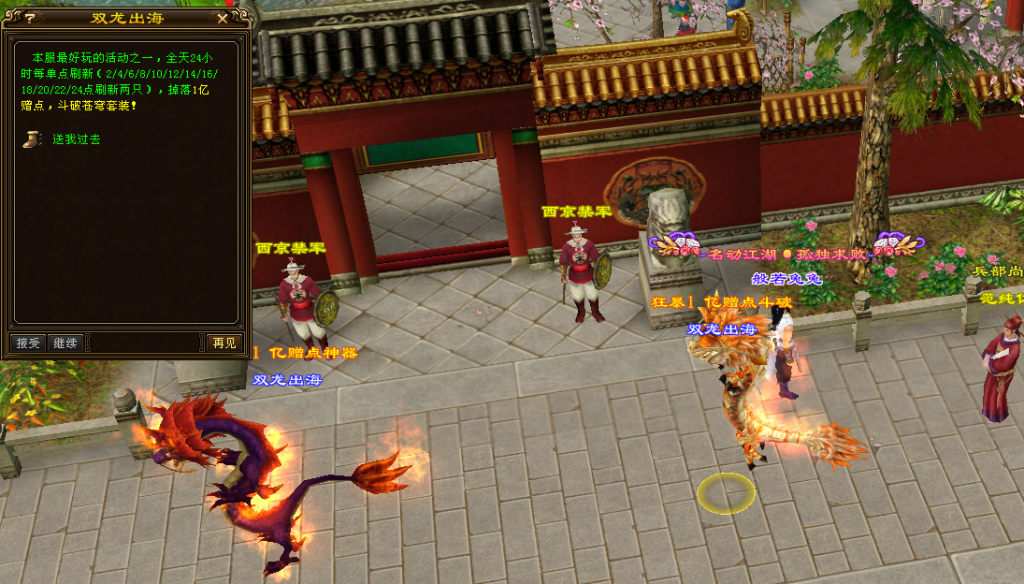The width and height of the screenshot is (1024, 584).
Task: Say goodbye with the 再见 button
Action: pos(224,343)
